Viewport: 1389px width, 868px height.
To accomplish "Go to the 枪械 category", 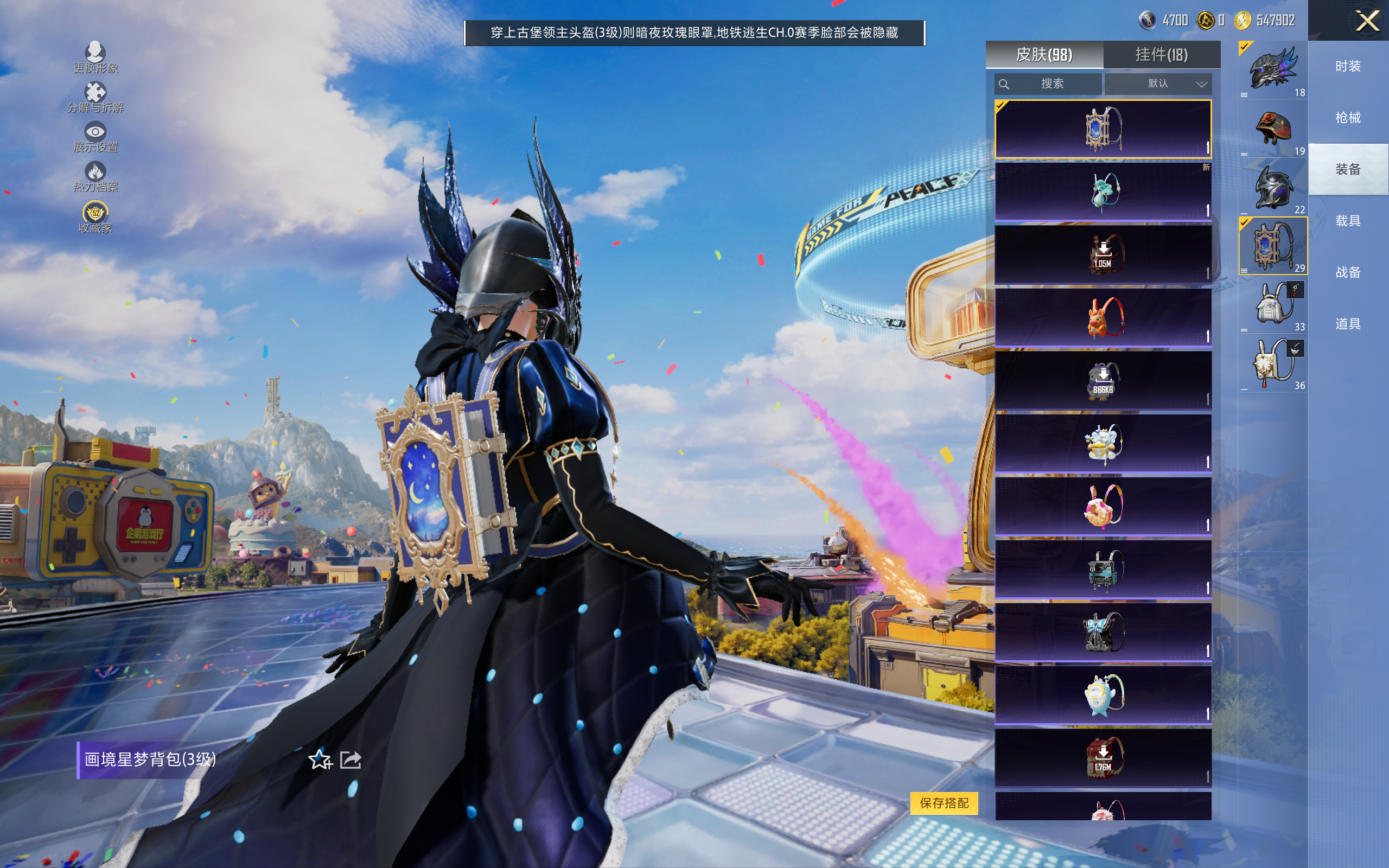I will (x=1348, y=118).
